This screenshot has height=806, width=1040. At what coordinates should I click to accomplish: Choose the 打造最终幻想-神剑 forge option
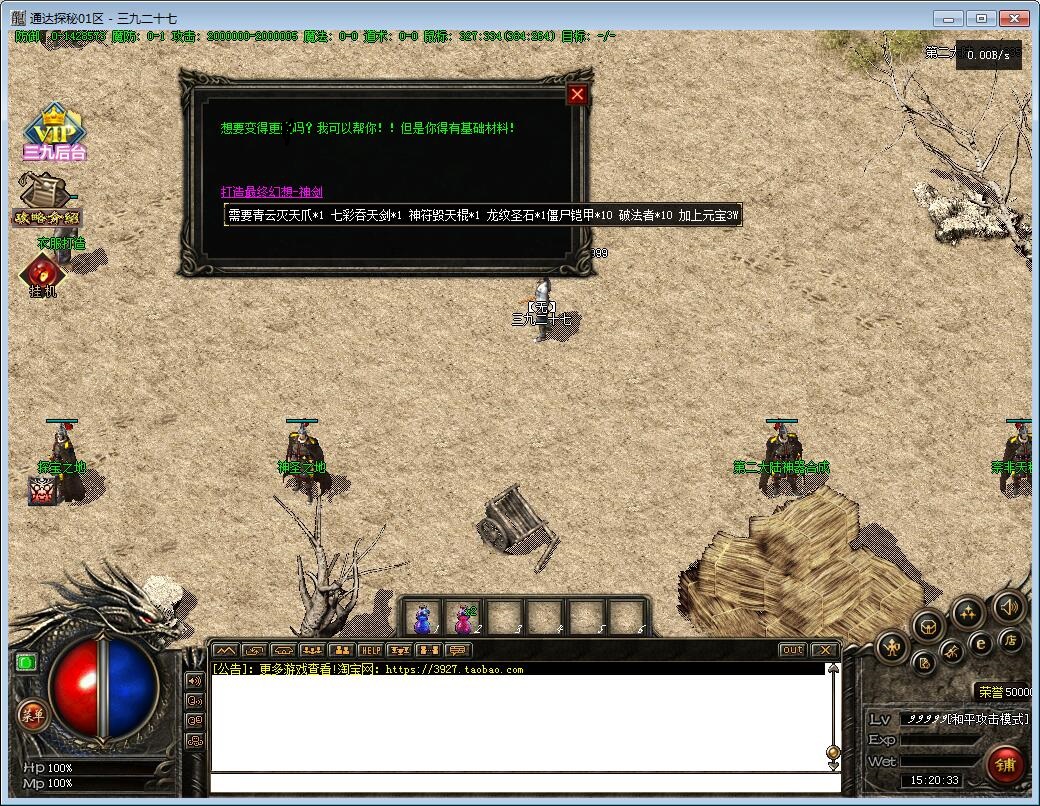(271, 192)
